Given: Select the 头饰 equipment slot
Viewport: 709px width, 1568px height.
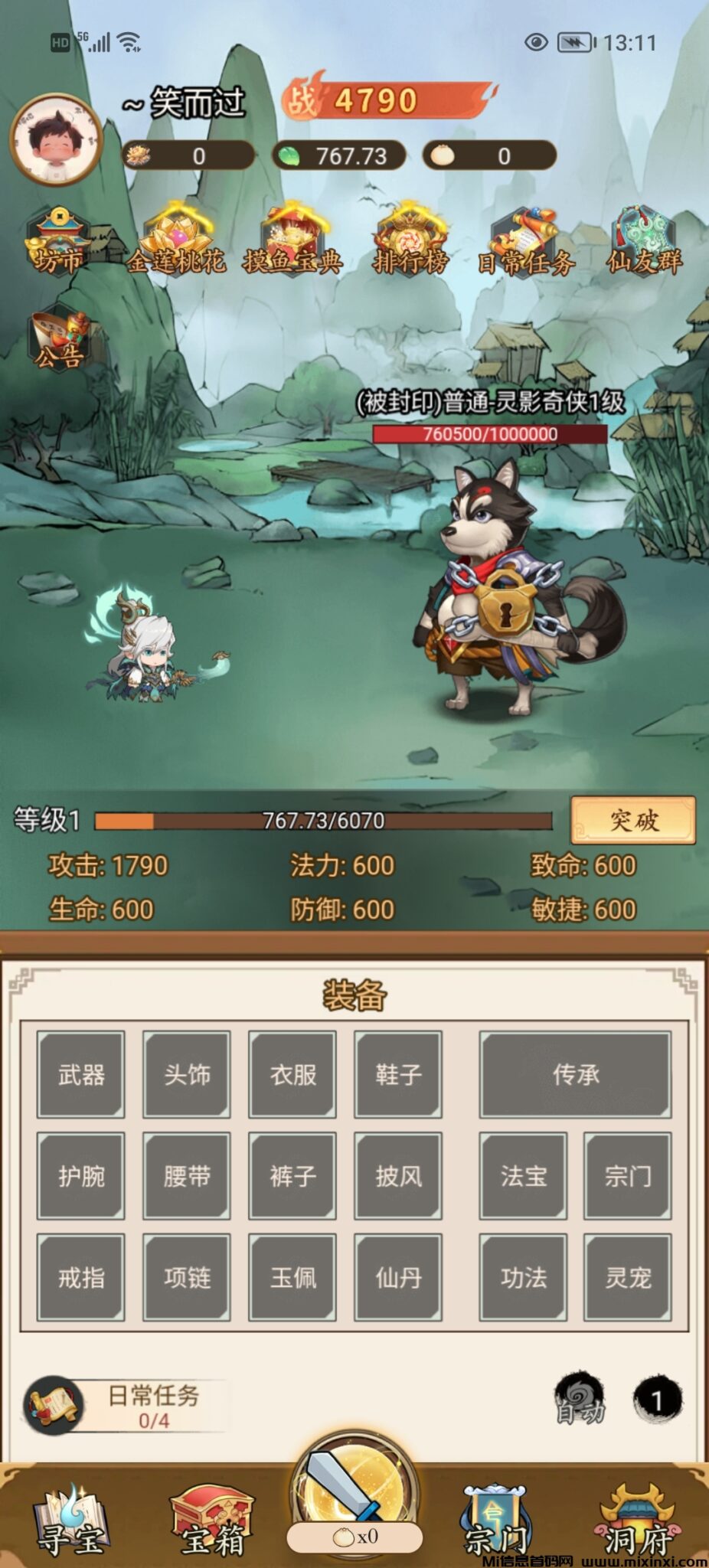Looking at the screenshot, I should click(187, 1074).
